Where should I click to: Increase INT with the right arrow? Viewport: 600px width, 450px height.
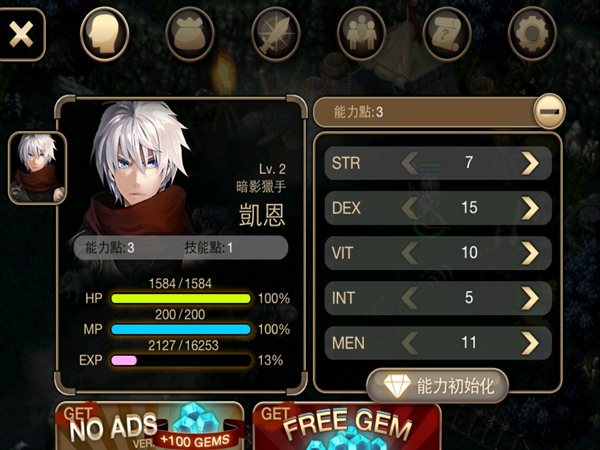tap(529, 298)
